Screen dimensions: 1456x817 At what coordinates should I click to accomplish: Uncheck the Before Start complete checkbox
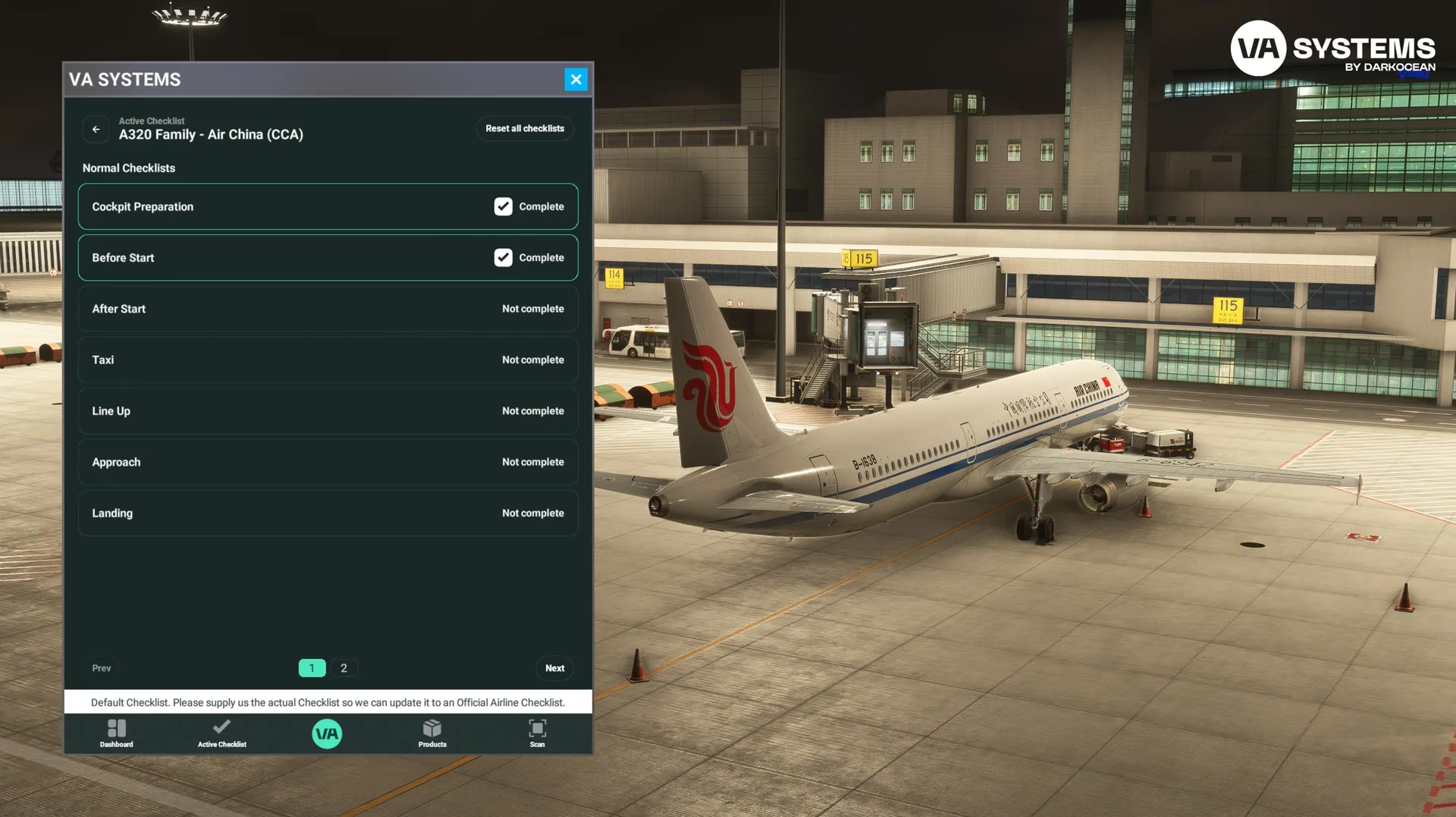point(504,258)
